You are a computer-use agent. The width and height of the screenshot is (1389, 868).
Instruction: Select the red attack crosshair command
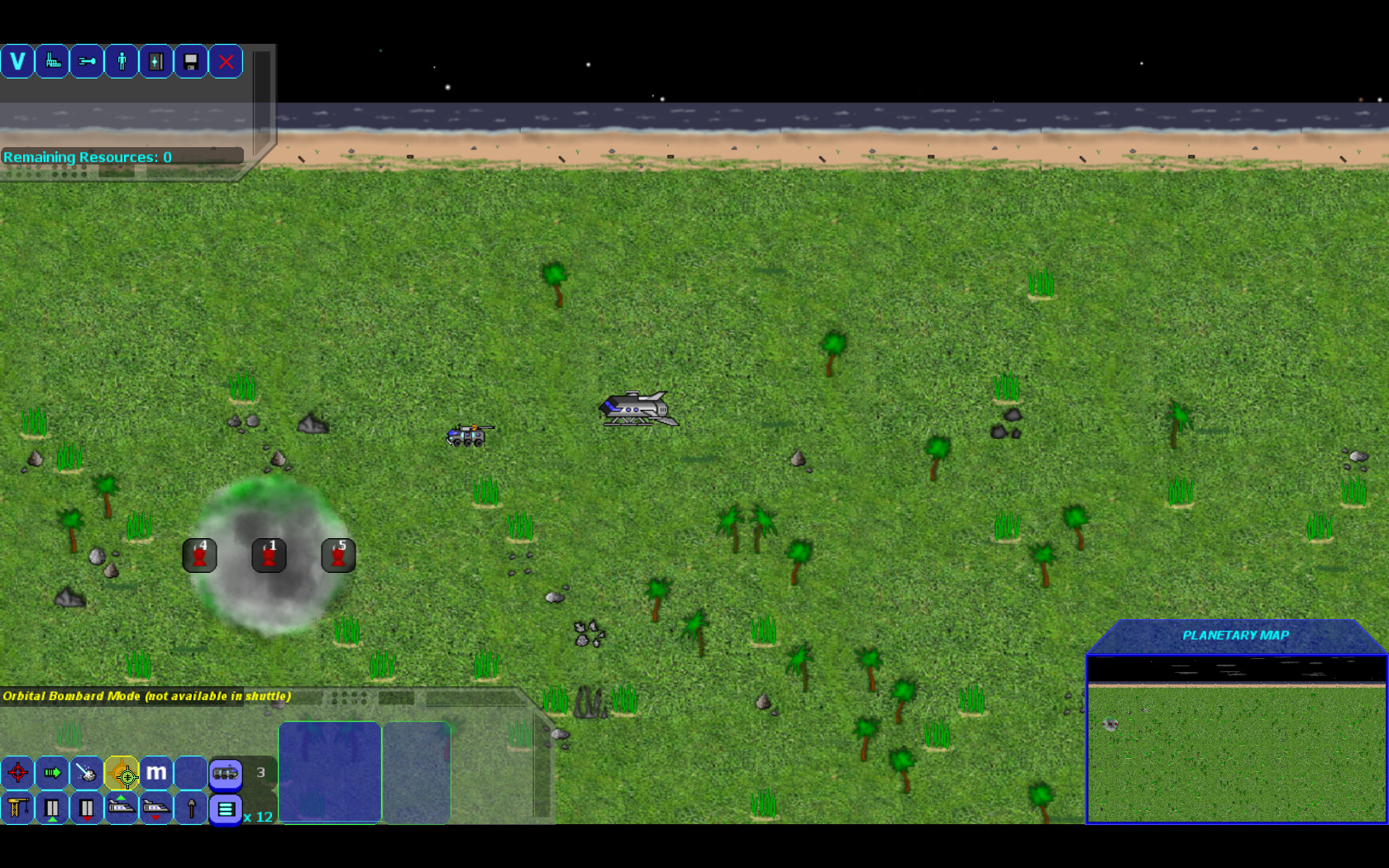coord(17,773)
